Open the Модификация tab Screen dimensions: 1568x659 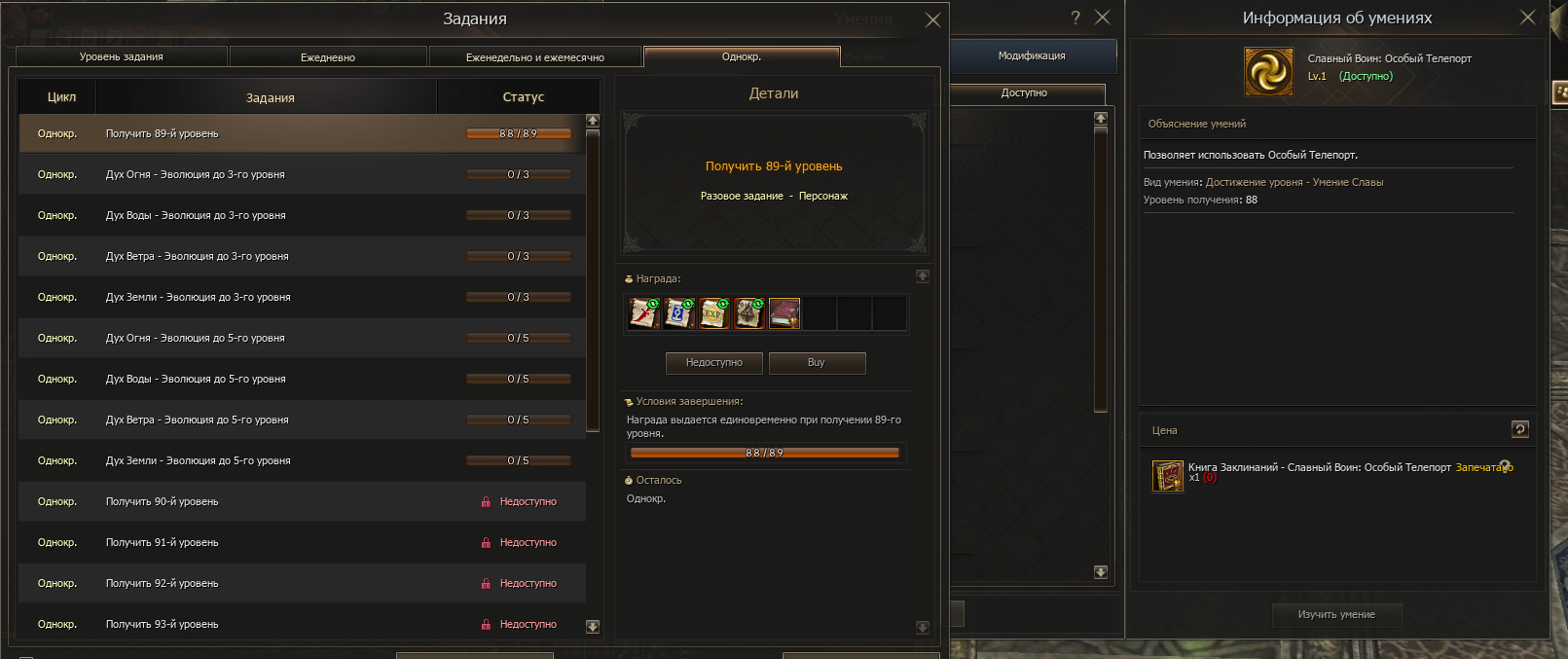pyautogui.click(x=1032, y=56)
